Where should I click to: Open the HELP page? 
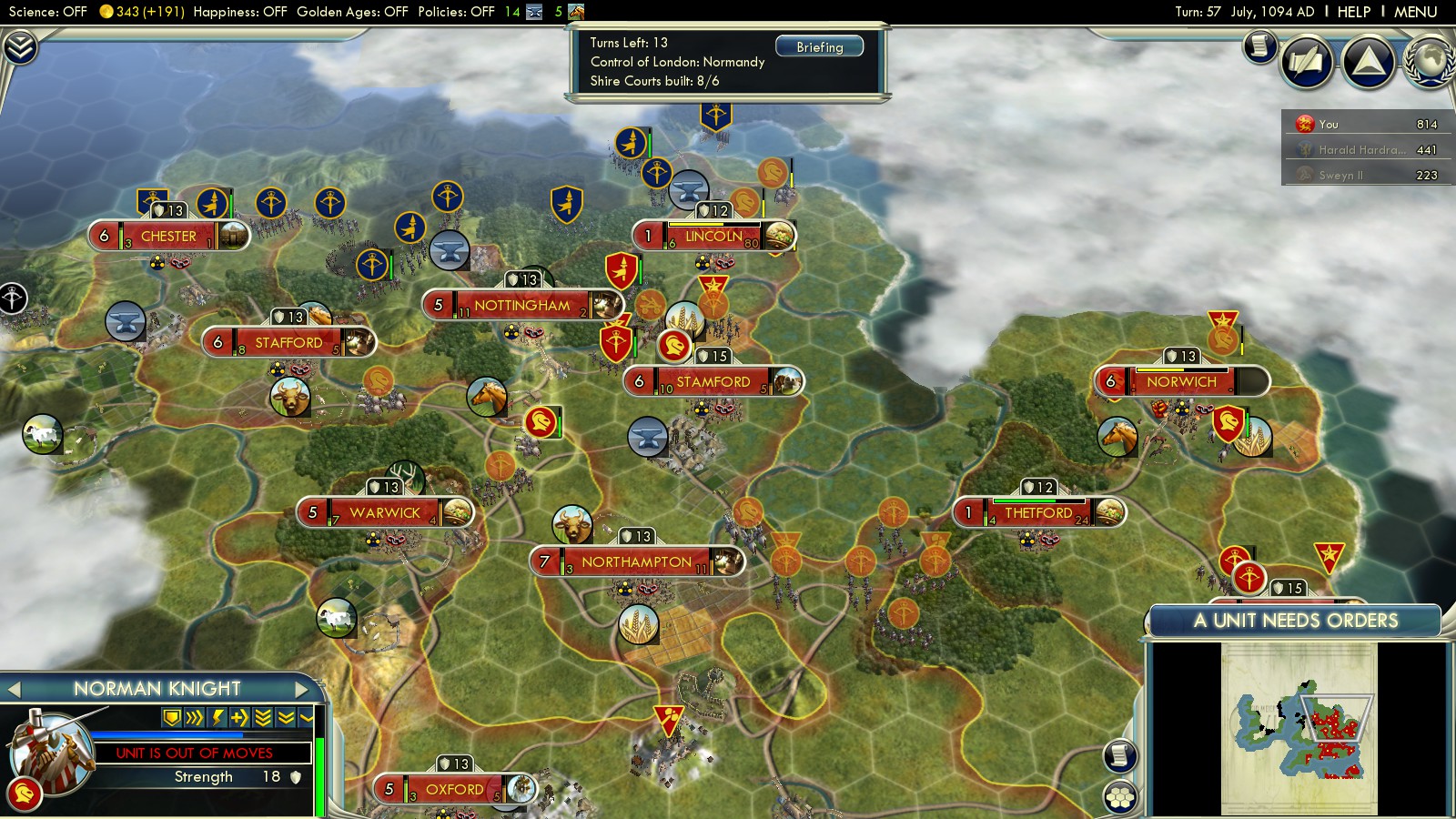tap(1353, 12)
